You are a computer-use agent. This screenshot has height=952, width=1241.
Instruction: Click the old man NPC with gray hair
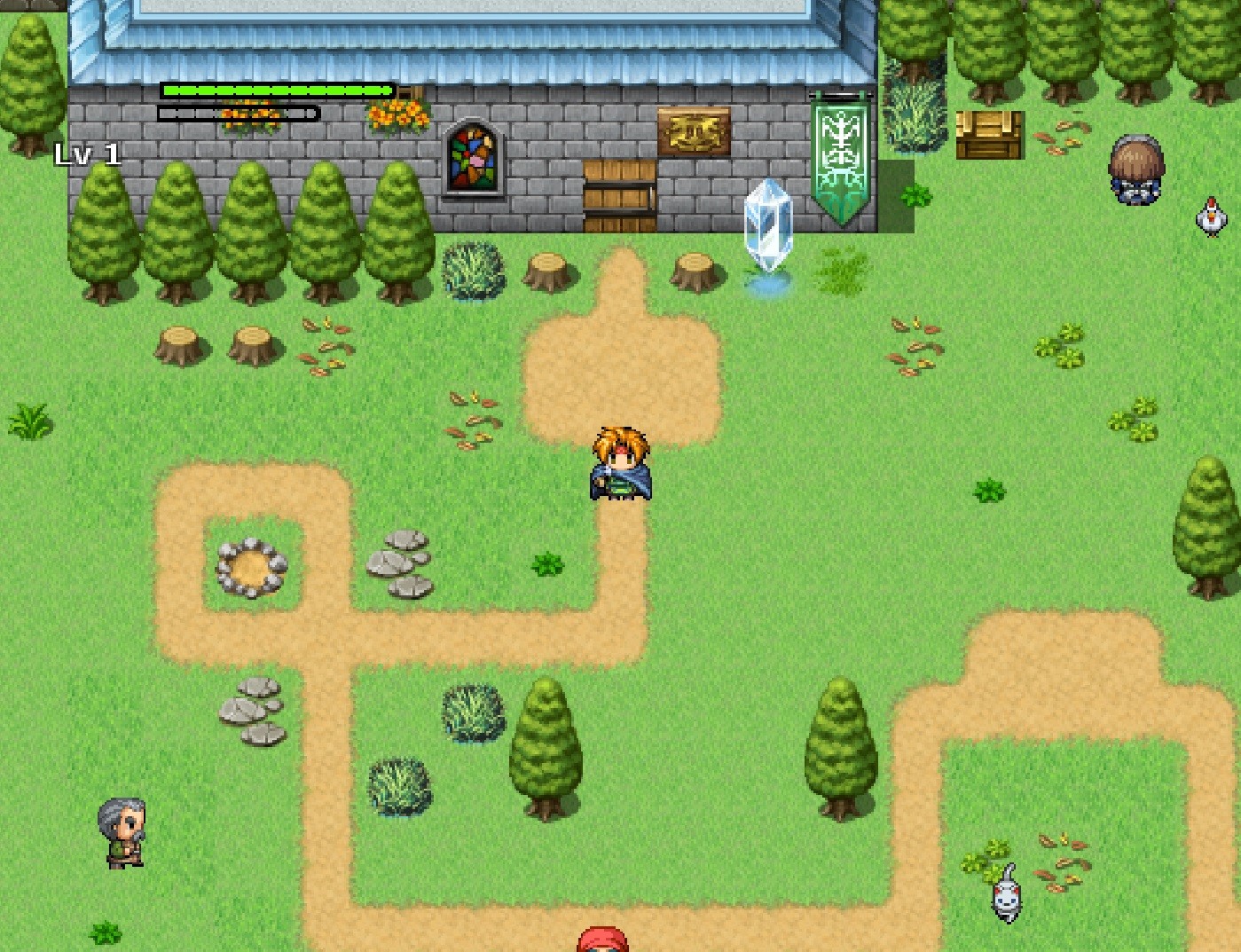click(x=122, y=834)
